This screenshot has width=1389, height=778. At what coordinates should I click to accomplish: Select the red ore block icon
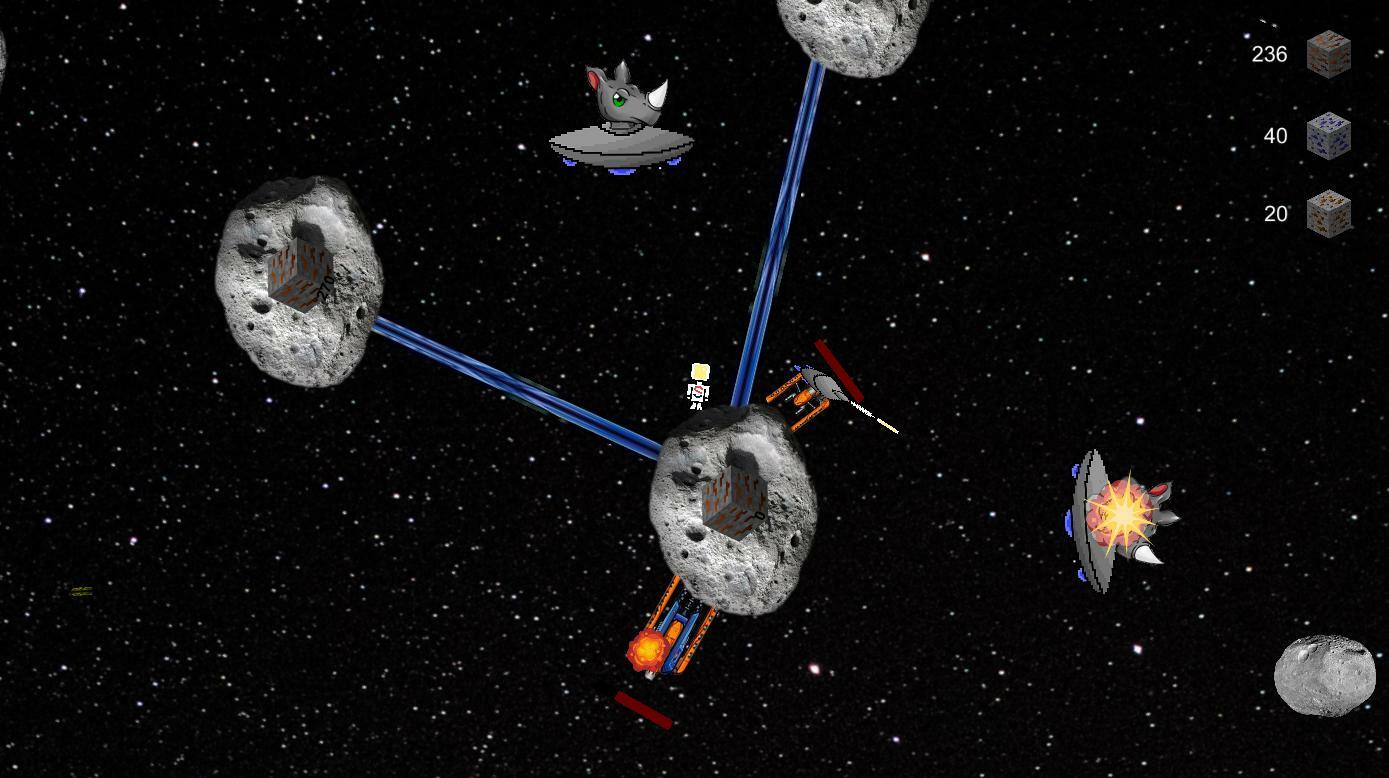point(1328,54)
